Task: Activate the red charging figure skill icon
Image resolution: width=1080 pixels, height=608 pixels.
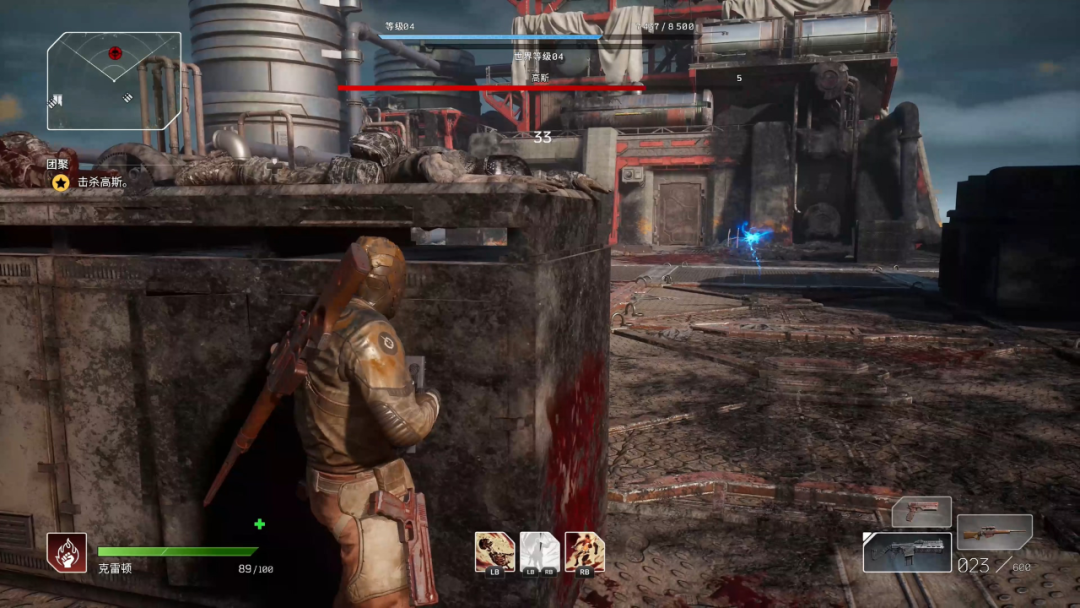Action: tap(584, 552)
